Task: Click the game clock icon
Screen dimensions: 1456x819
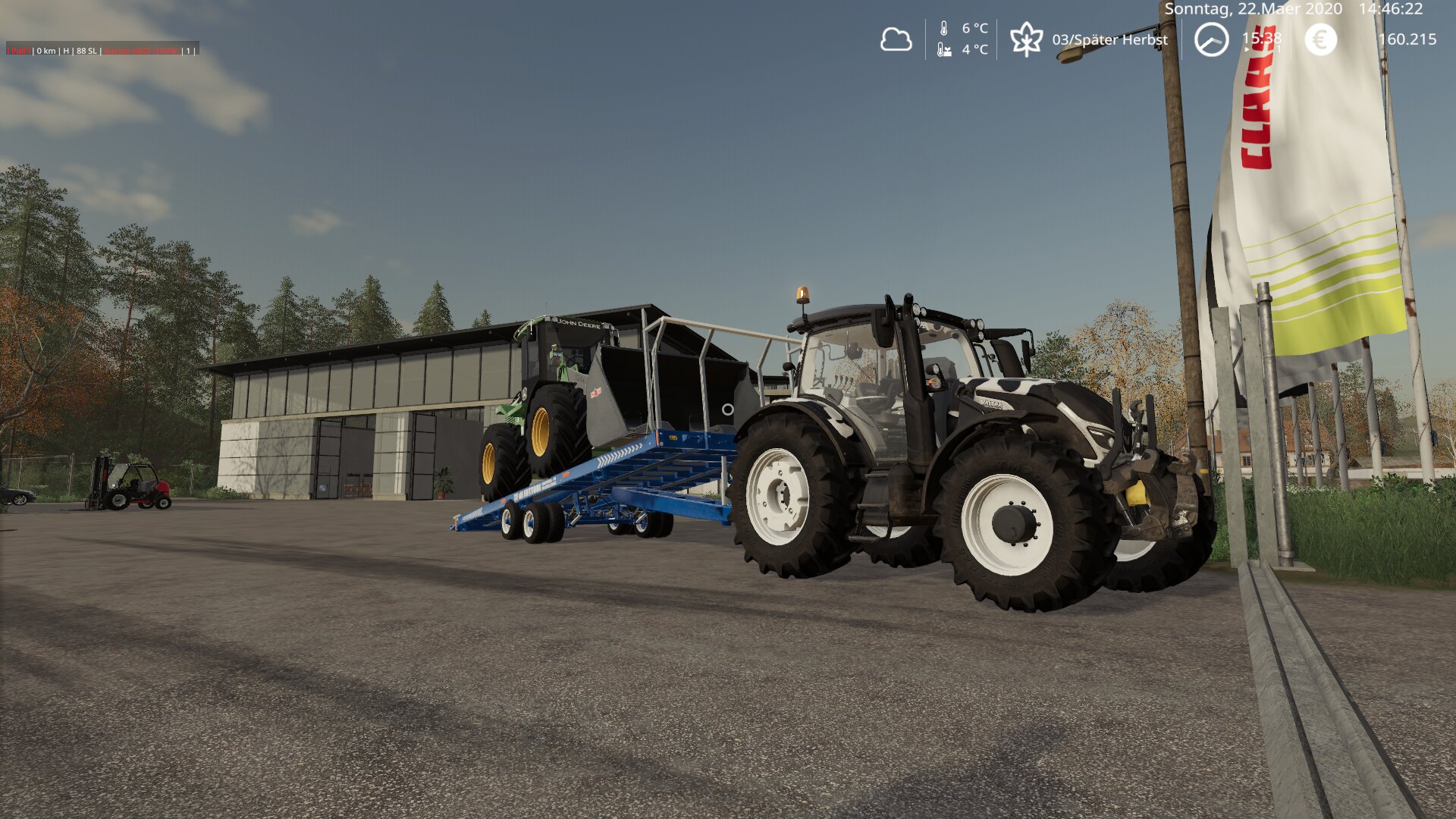Action: point(1211,39)
